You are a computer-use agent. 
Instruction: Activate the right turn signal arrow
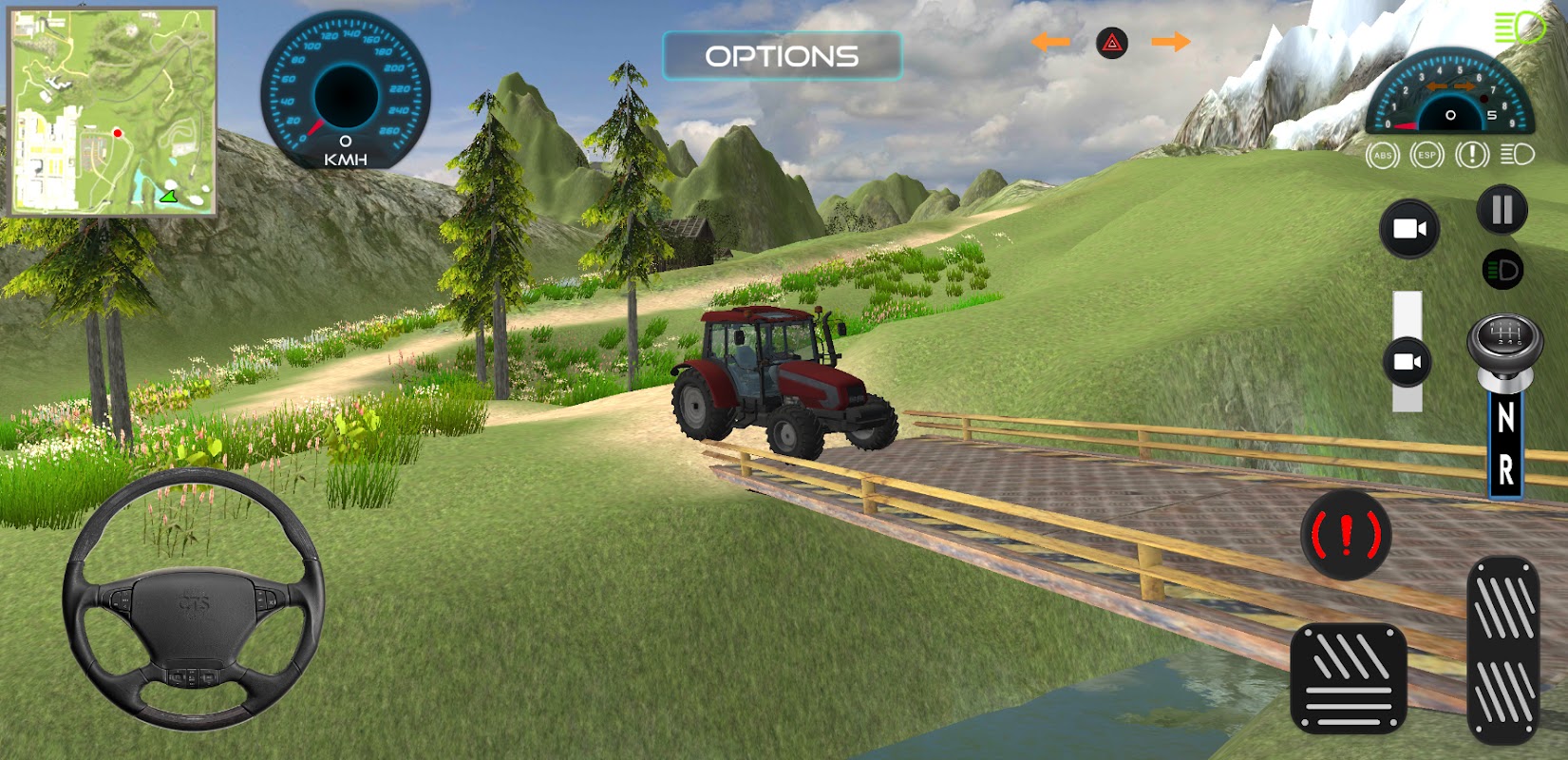click(1170, 42)
